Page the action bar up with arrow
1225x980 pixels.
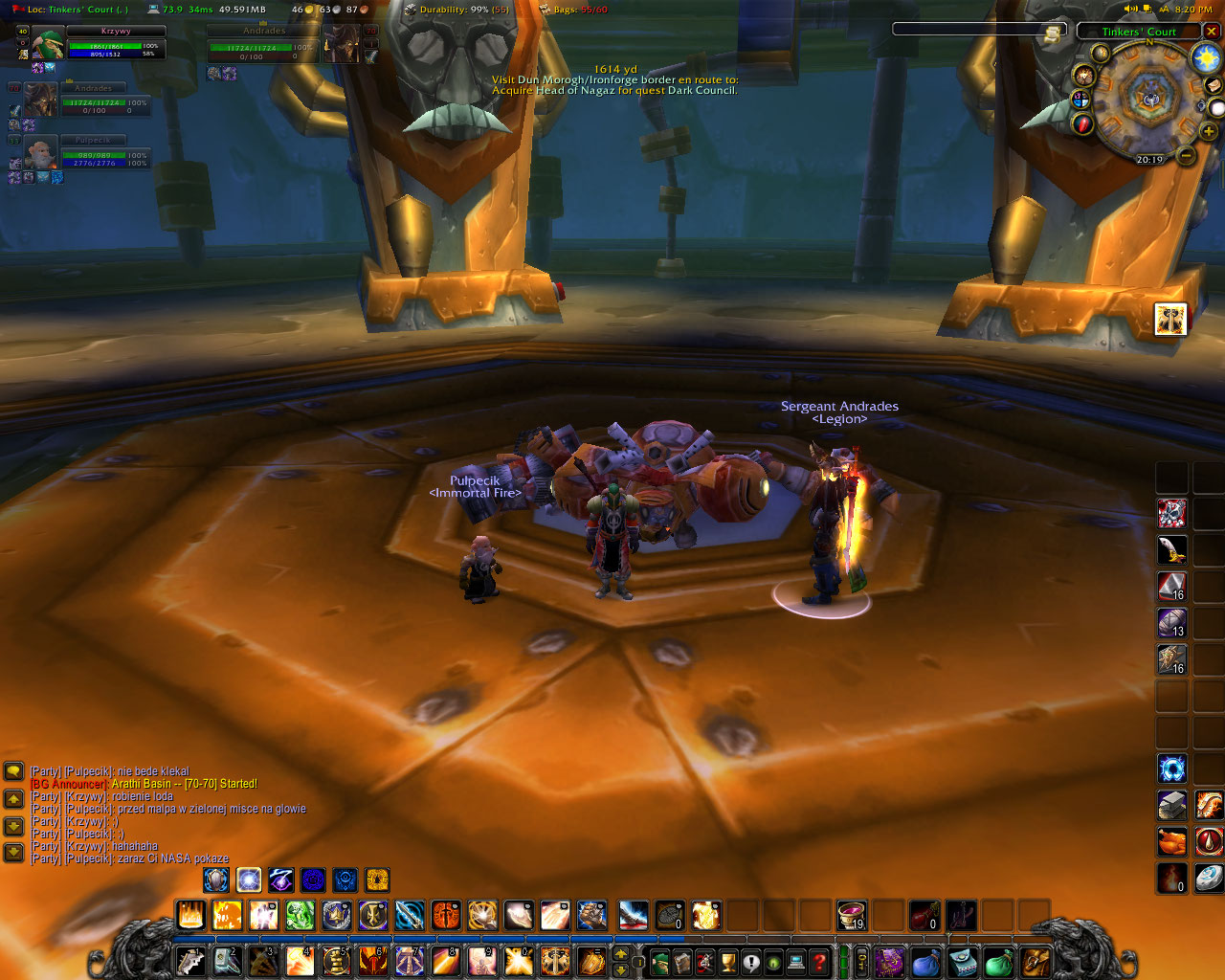tap(620, 954)
